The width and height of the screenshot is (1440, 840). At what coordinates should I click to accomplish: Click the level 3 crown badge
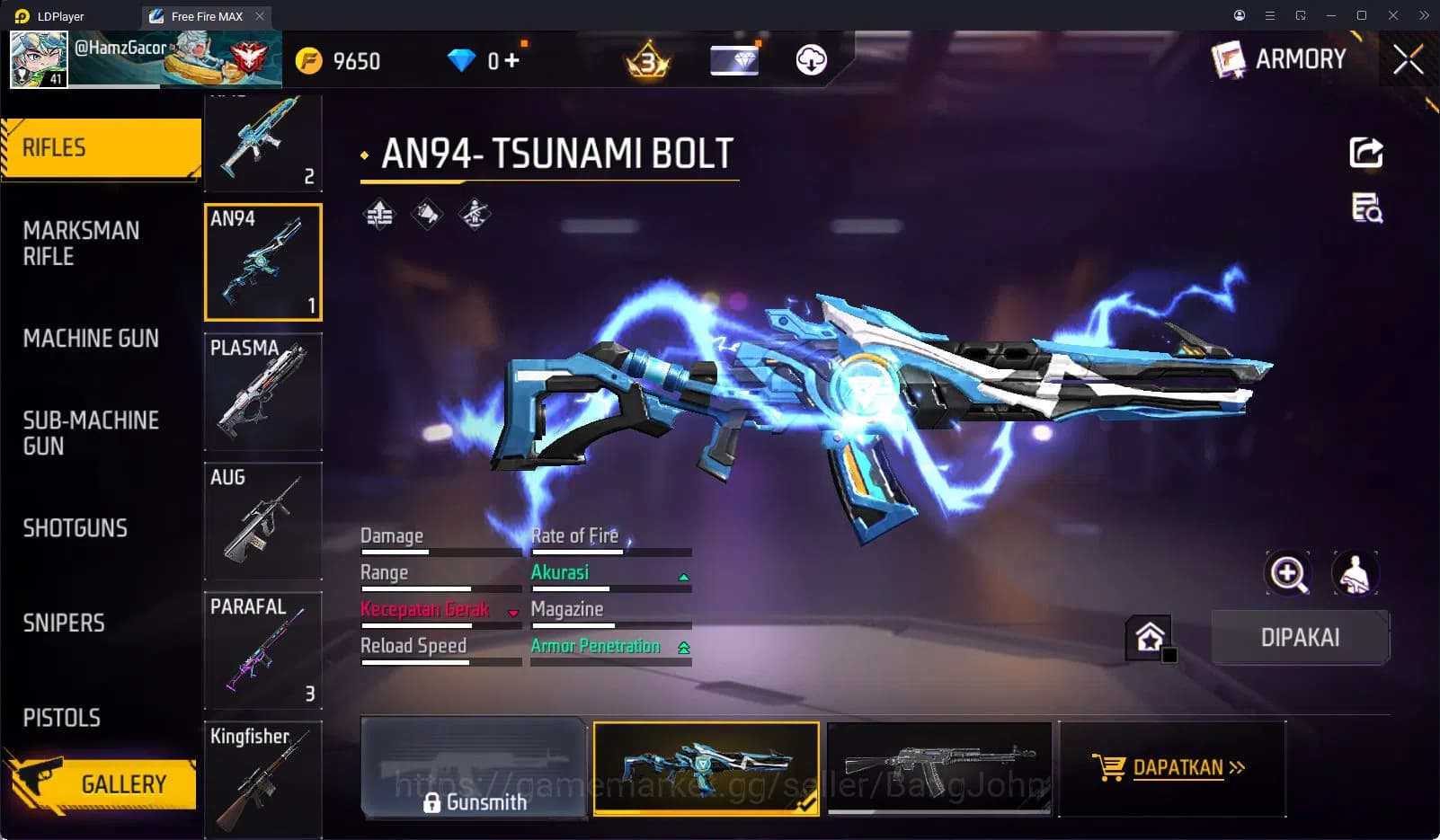[x=645, y=60]
